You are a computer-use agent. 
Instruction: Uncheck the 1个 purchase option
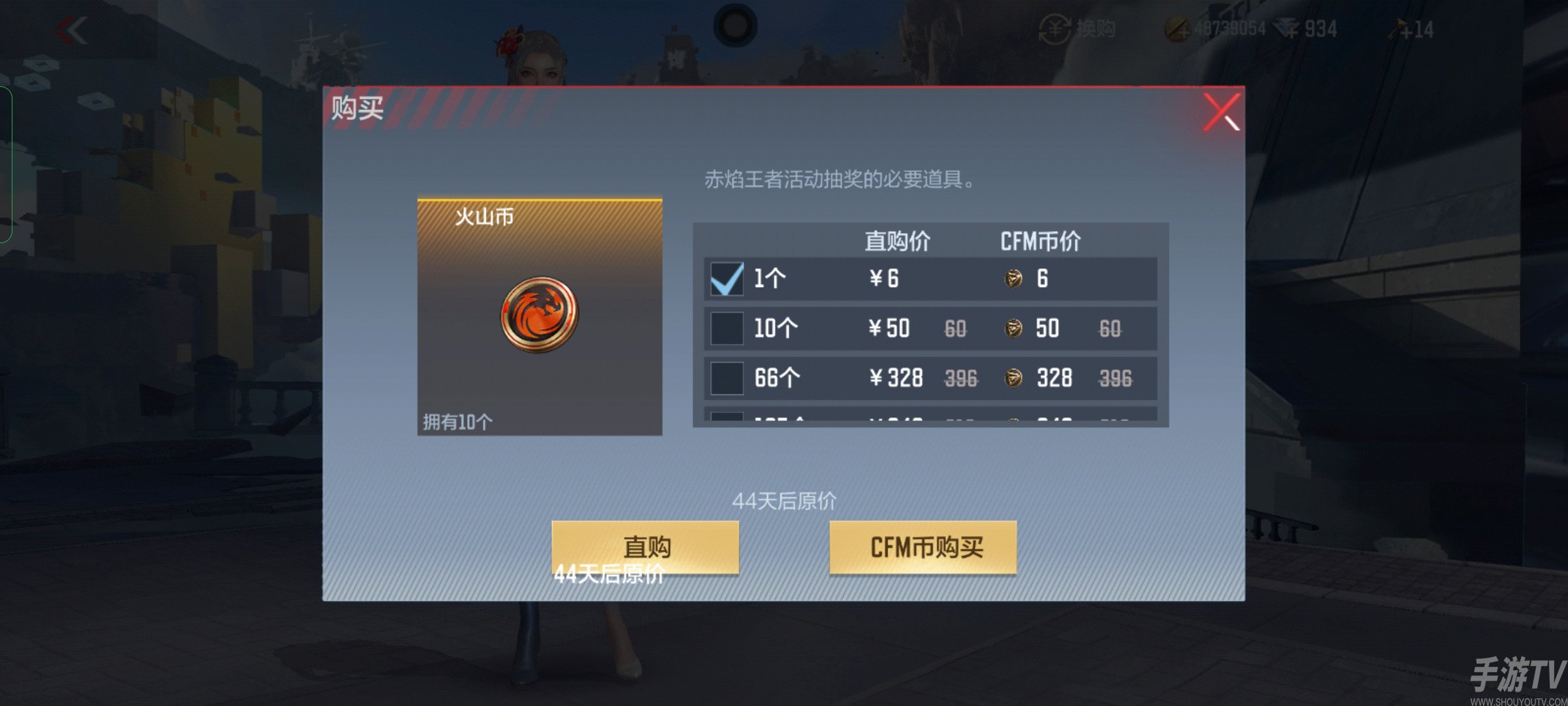click(727, 277)
